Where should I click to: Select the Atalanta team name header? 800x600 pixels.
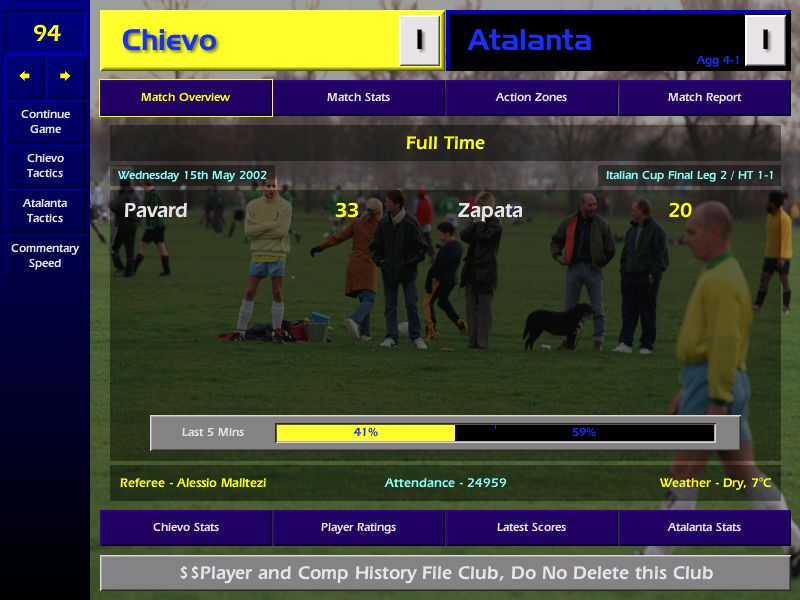click(x=529, y=41)
